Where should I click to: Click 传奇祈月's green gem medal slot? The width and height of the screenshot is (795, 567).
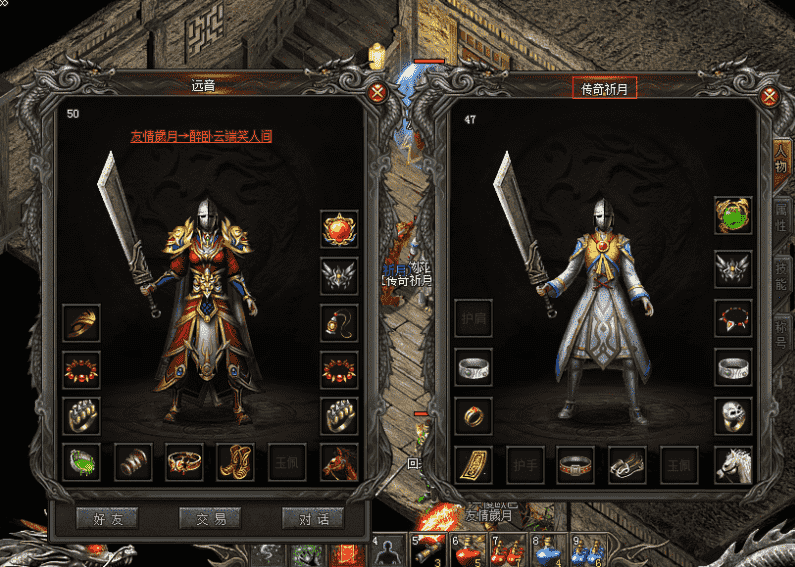(x=733, y=215)
